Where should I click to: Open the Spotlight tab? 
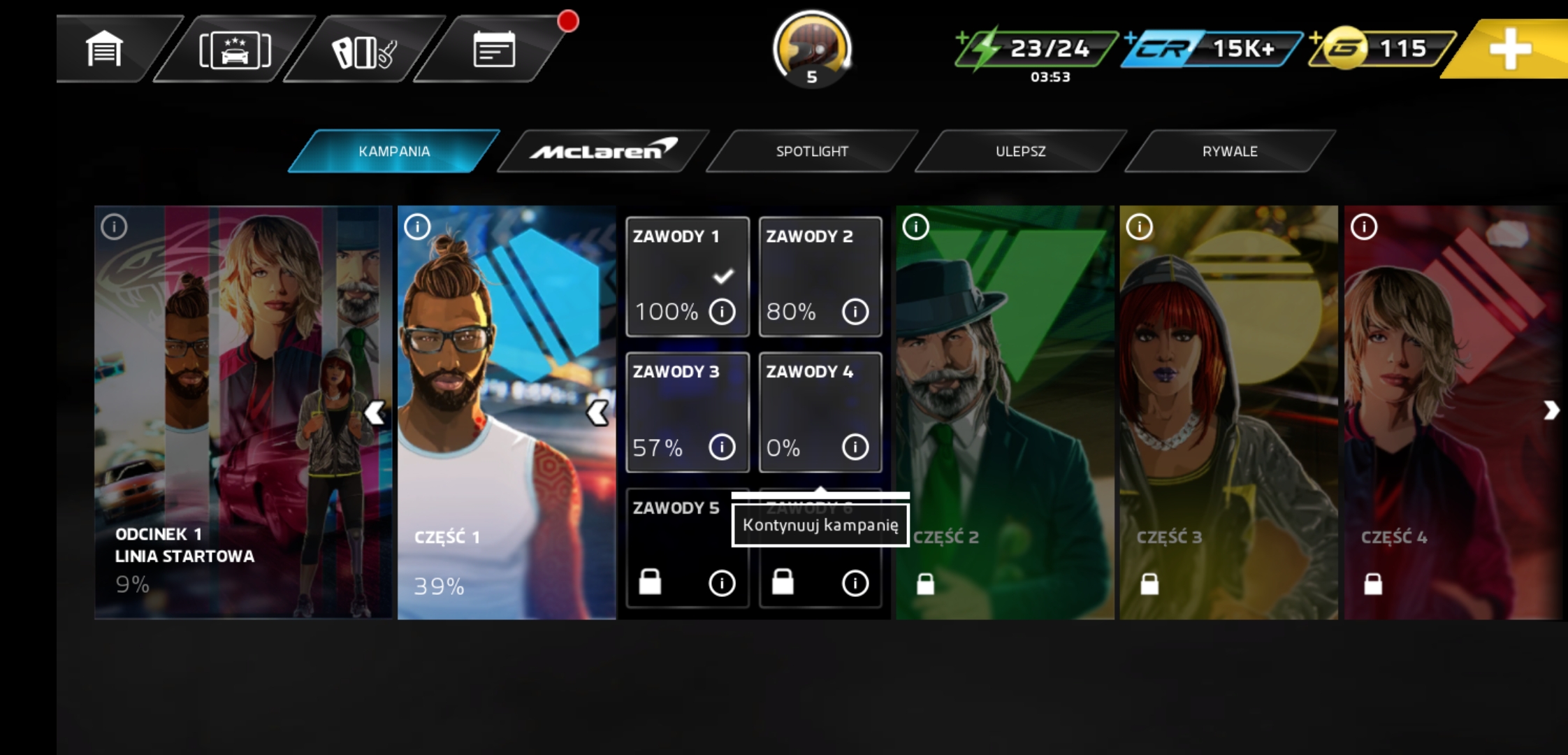[x=812, y=151]
